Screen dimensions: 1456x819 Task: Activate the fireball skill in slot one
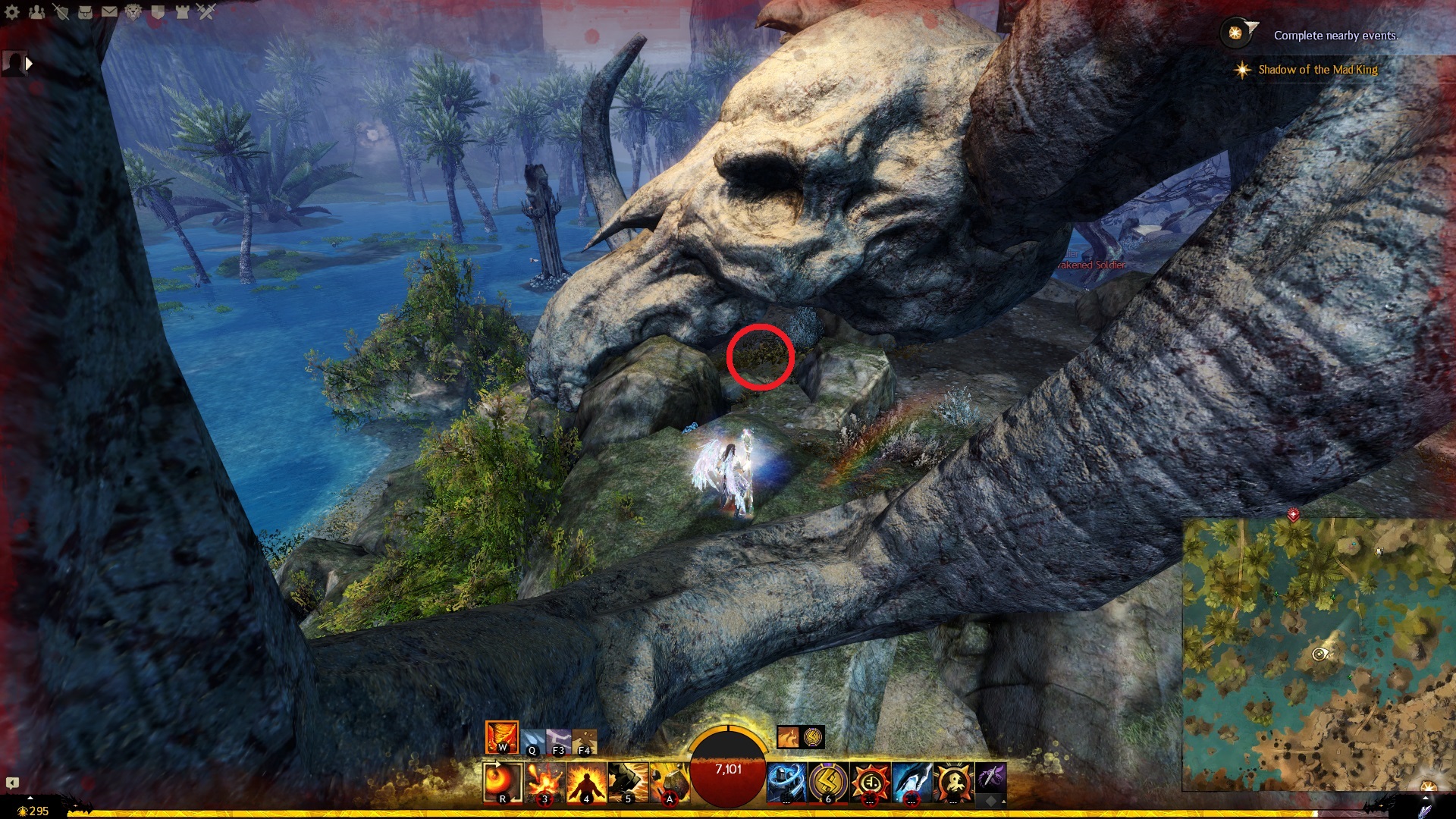point(503,782)
